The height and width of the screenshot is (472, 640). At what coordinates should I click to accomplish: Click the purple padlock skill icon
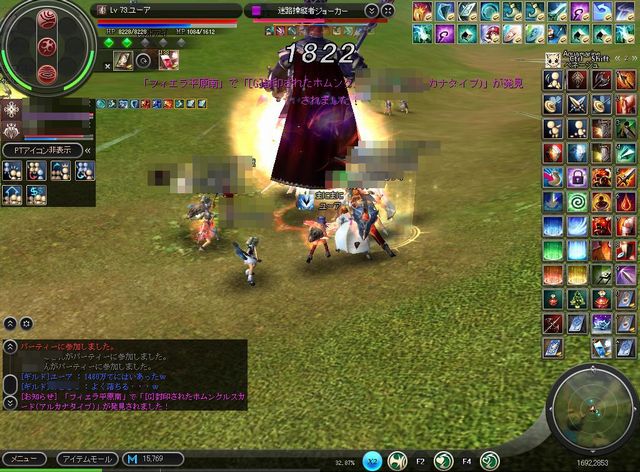pos(576,176)
